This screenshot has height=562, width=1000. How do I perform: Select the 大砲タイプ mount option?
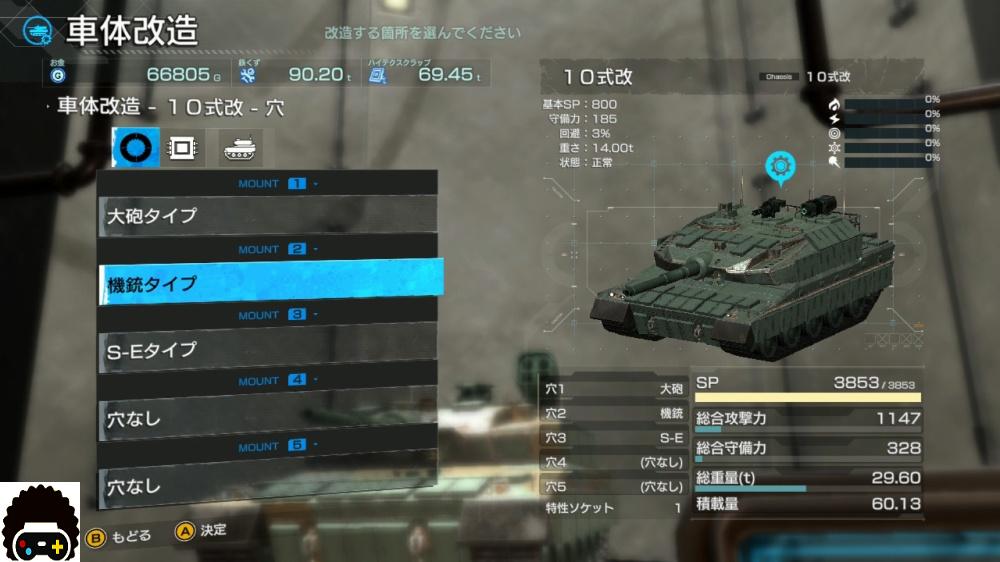(x=268, y=215)
